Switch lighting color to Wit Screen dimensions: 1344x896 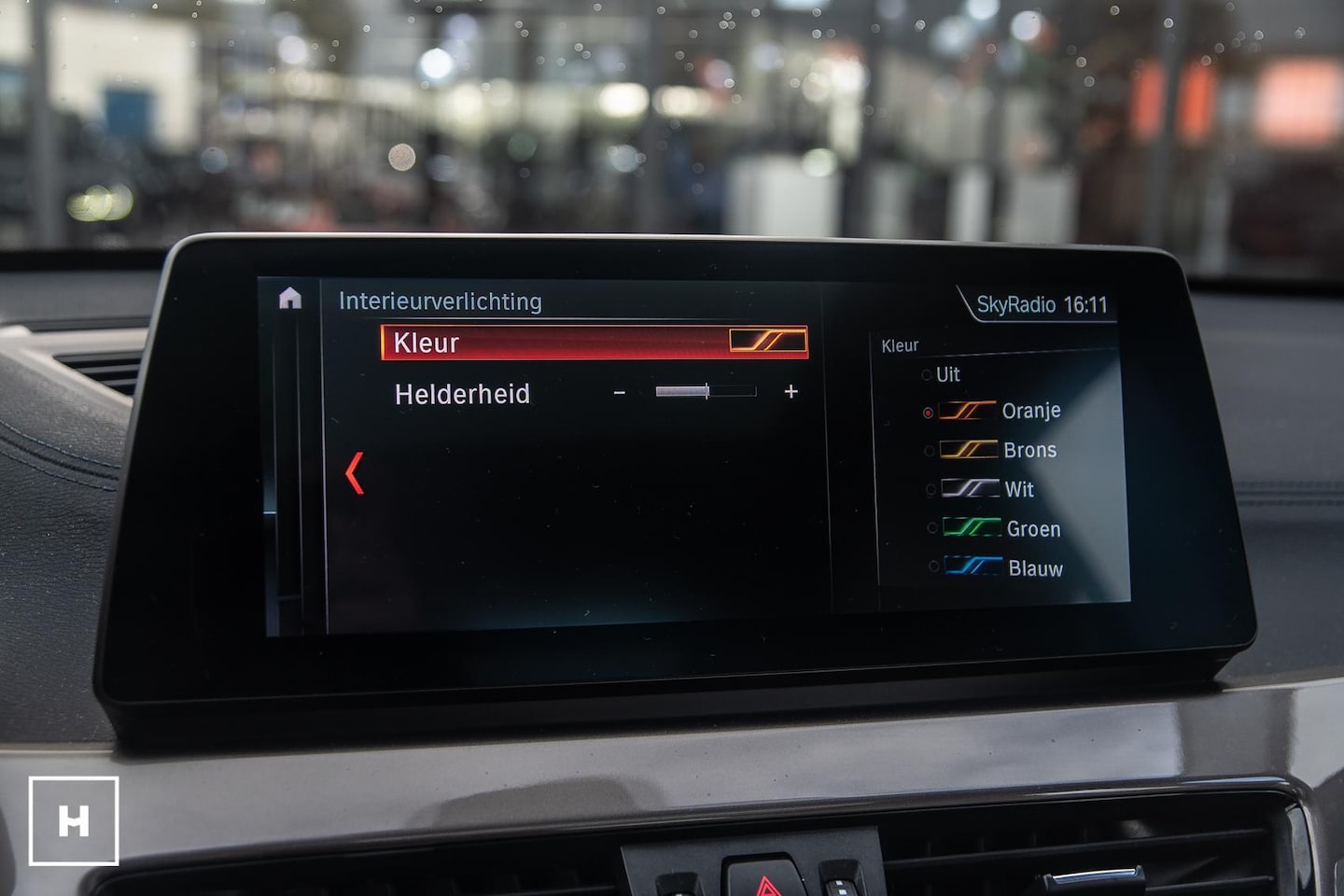[x=993, y=489]
